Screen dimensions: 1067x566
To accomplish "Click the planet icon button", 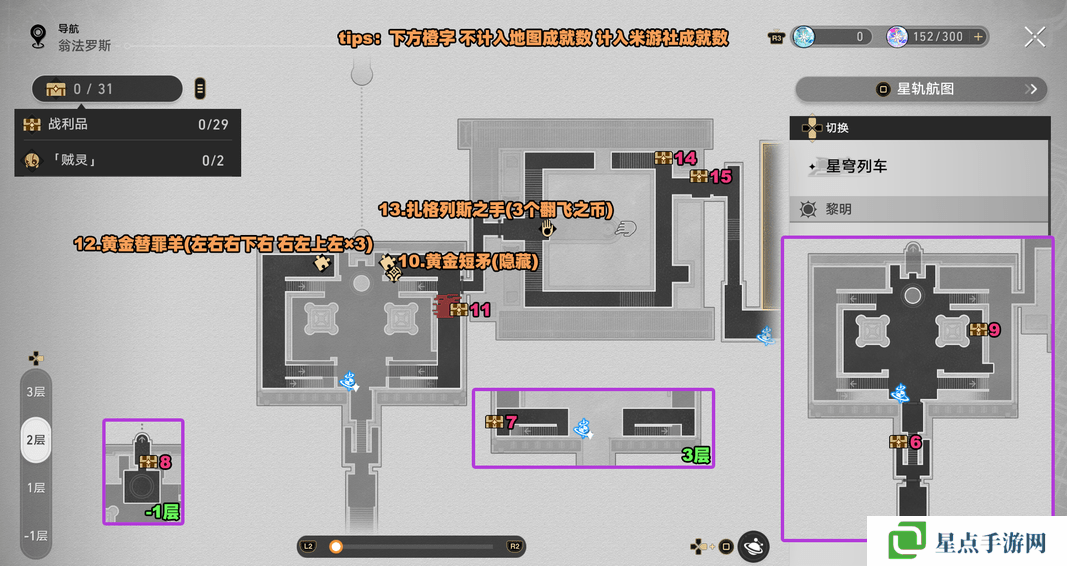I will 754,545.
